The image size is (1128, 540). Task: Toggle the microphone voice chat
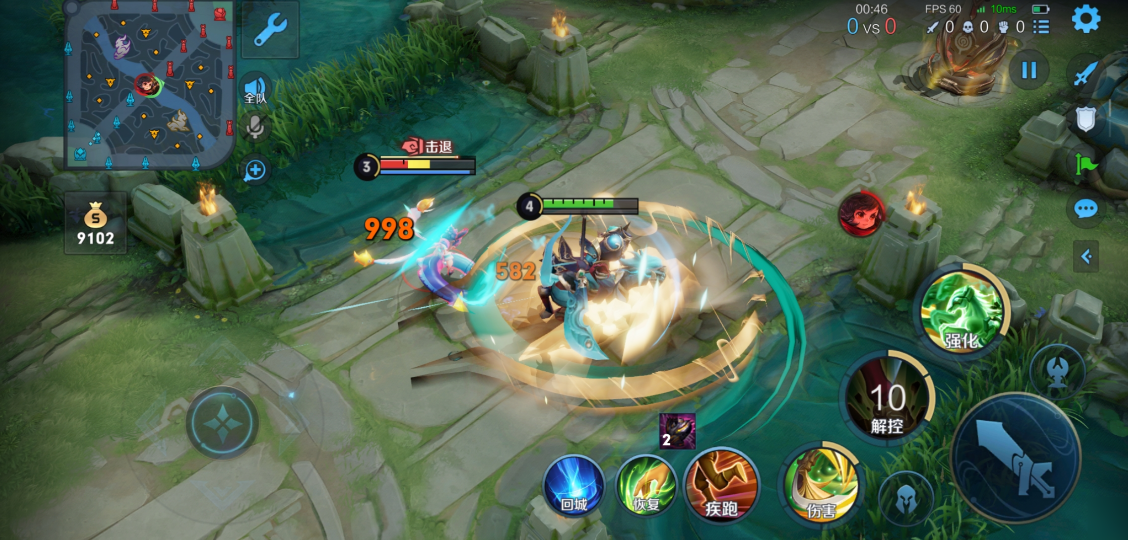point(255,127)
